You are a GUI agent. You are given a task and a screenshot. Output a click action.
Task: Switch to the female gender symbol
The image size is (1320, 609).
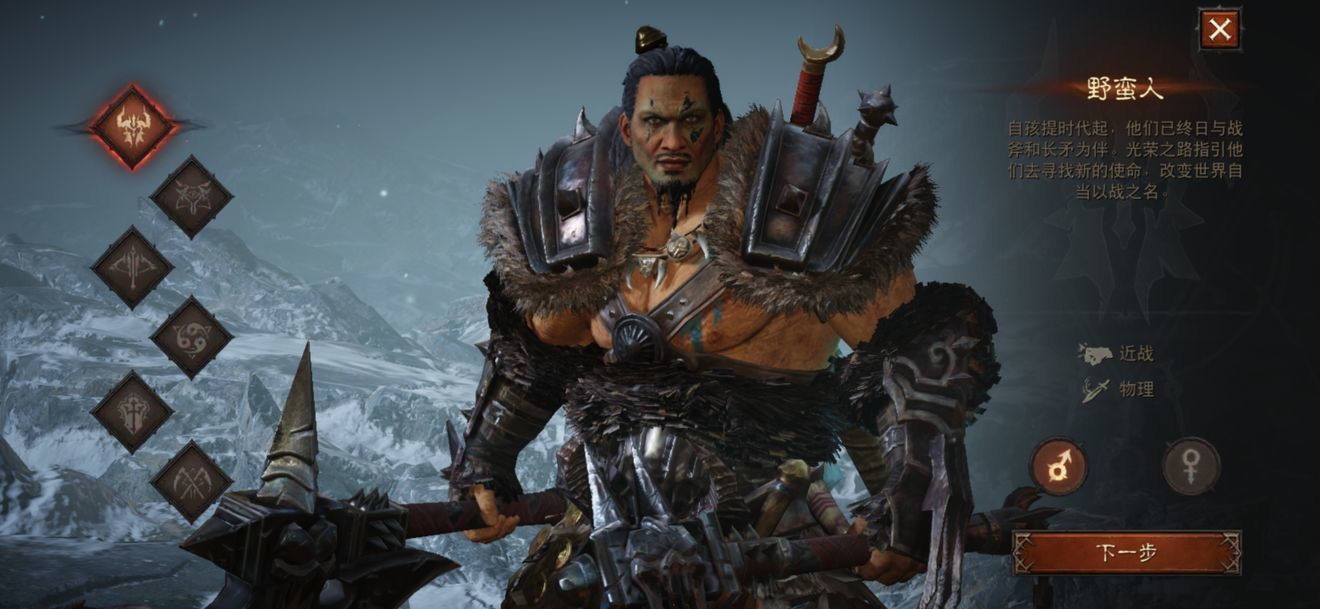click(x=1191, y=466)
